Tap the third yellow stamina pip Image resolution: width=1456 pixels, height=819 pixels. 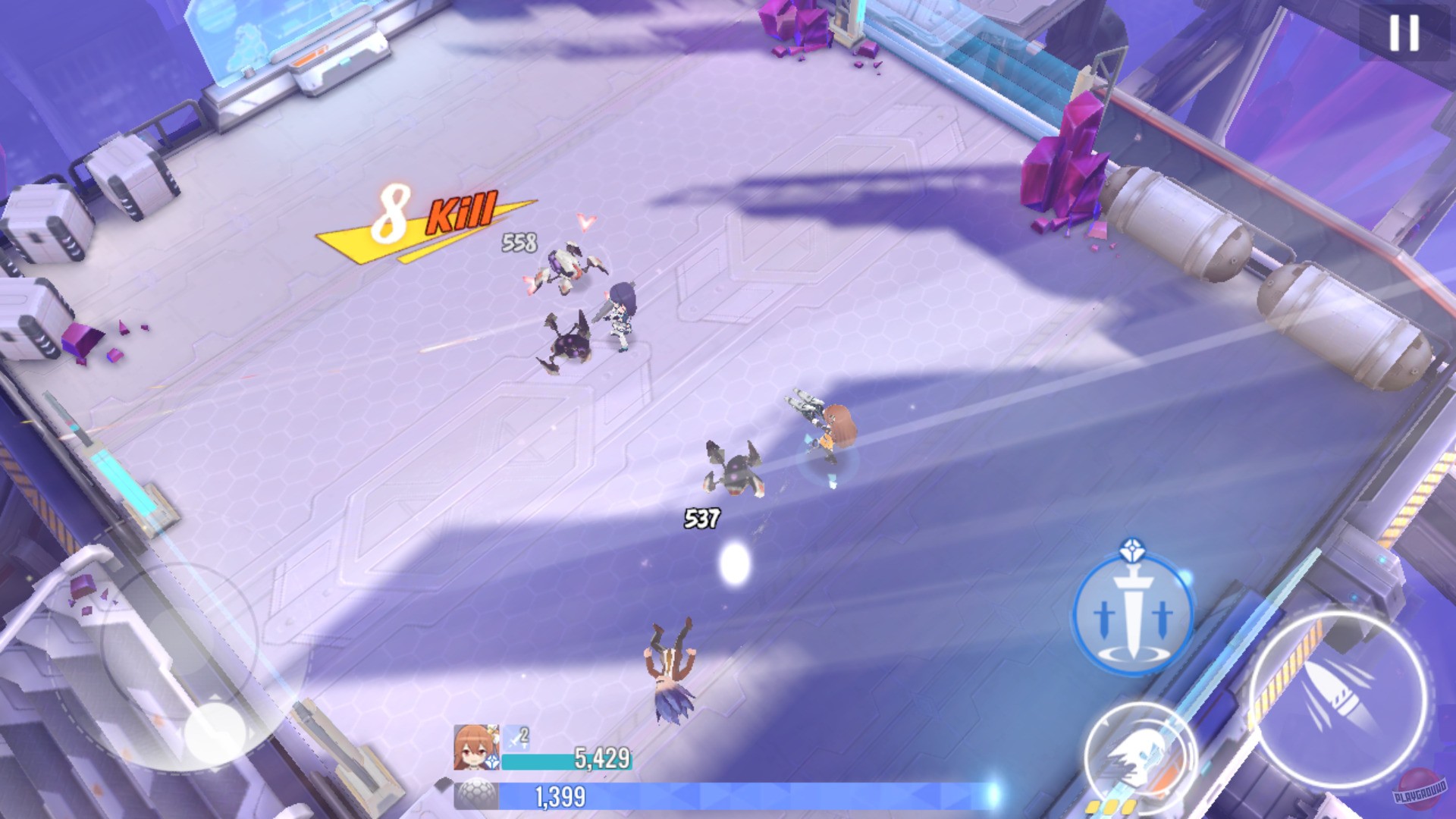(x=1128, y=807)
